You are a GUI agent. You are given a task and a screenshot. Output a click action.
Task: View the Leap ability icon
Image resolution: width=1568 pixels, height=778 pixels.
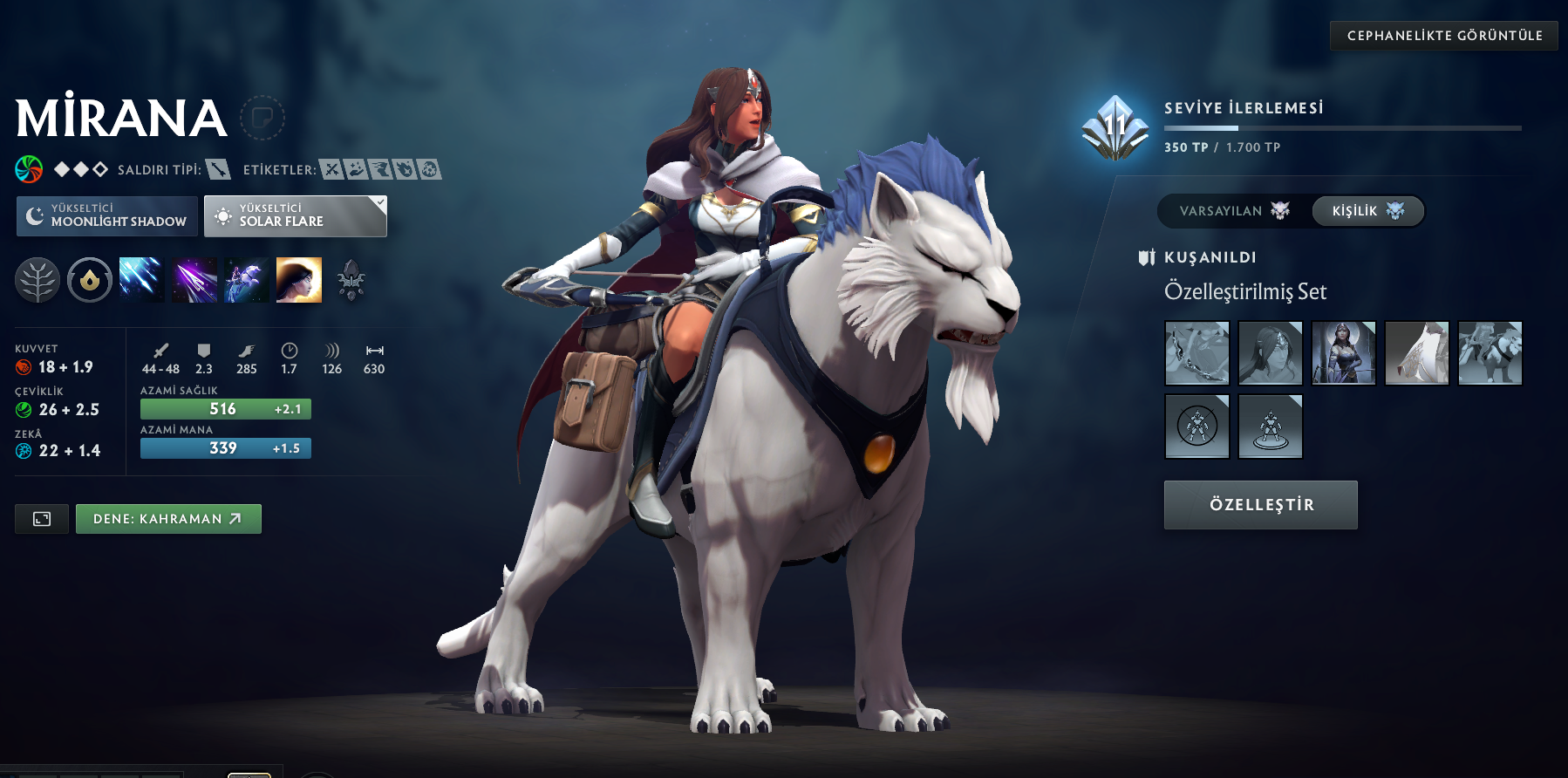(x=246, y=281)
